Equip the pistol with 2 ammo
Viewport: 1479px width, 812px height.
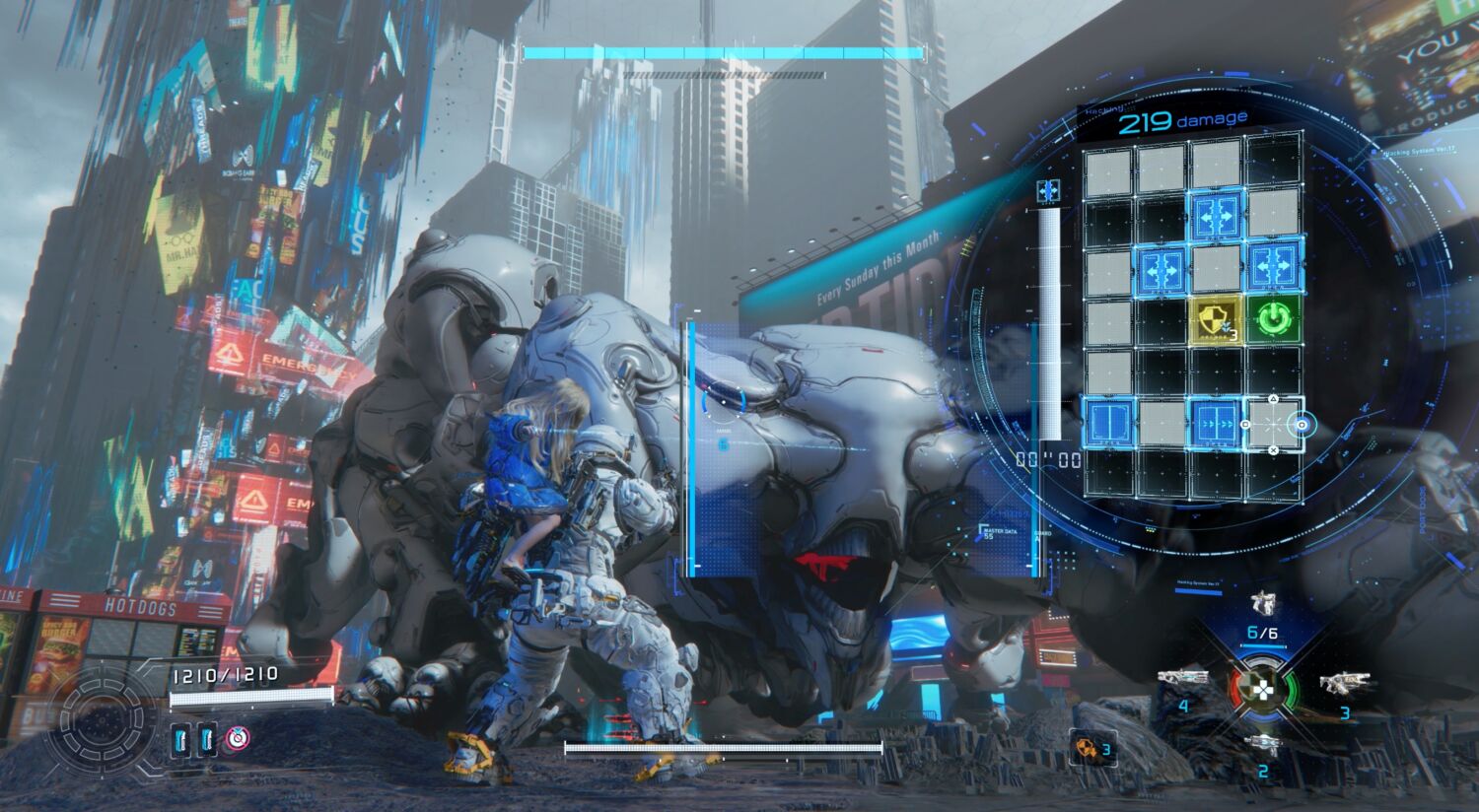[1263, 745]
